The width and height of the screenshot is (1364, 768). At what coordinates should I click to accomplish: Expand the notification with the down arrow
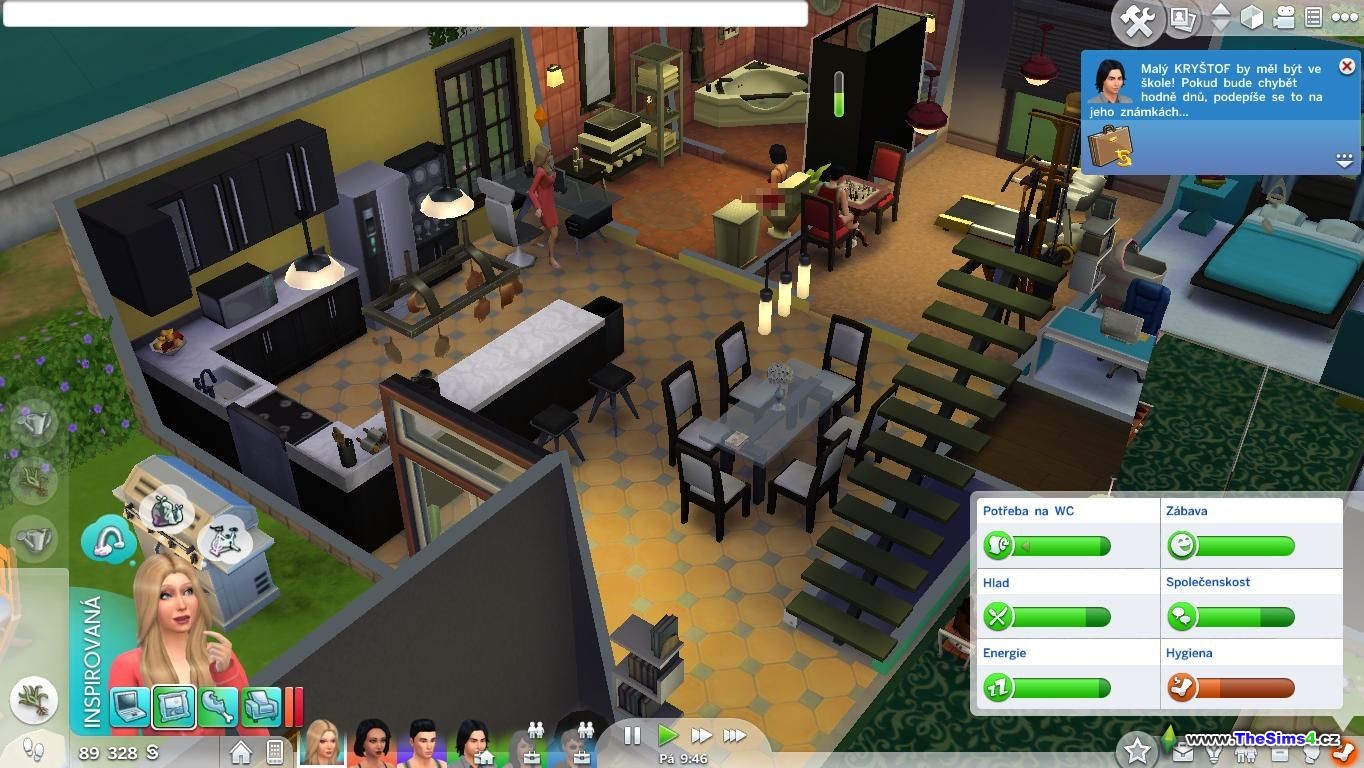coord(1343,160)
